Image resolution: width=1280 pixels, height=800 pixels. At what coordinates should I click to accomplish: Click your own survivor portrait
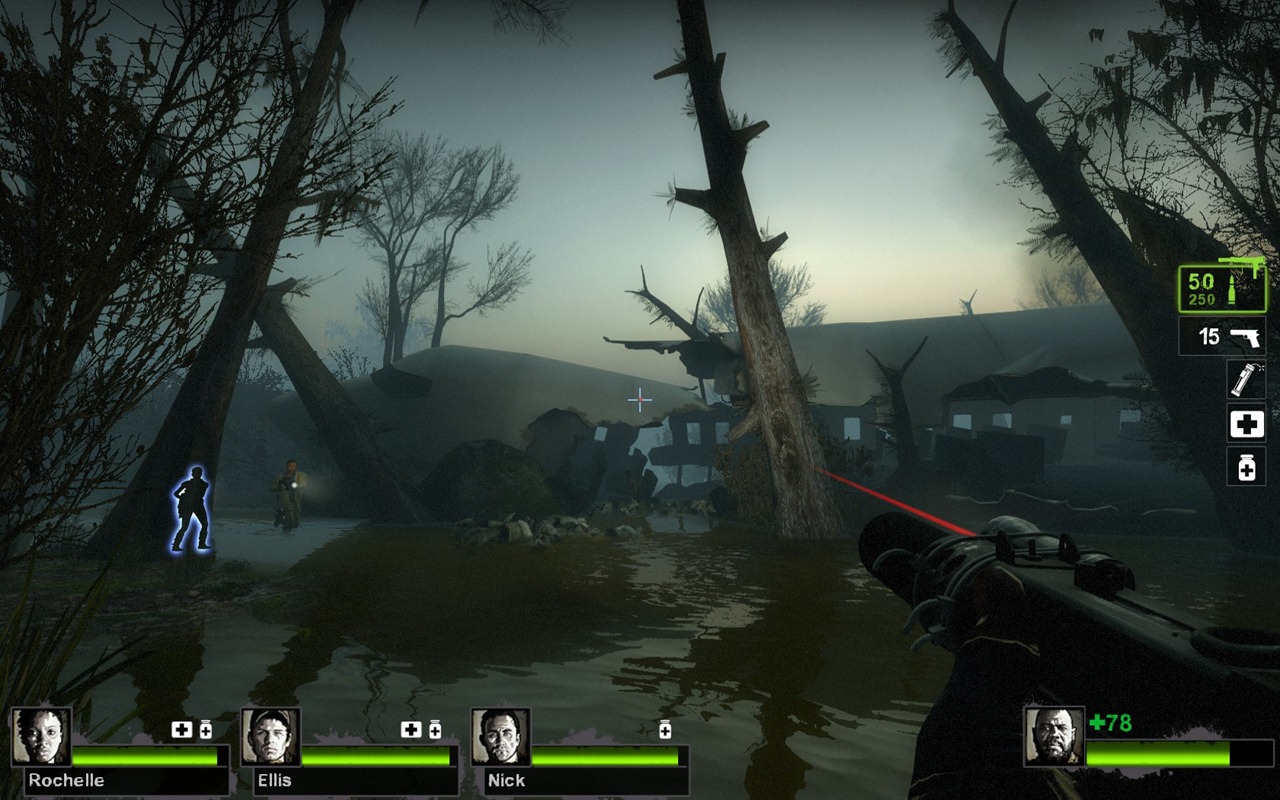coord(1054,737)
